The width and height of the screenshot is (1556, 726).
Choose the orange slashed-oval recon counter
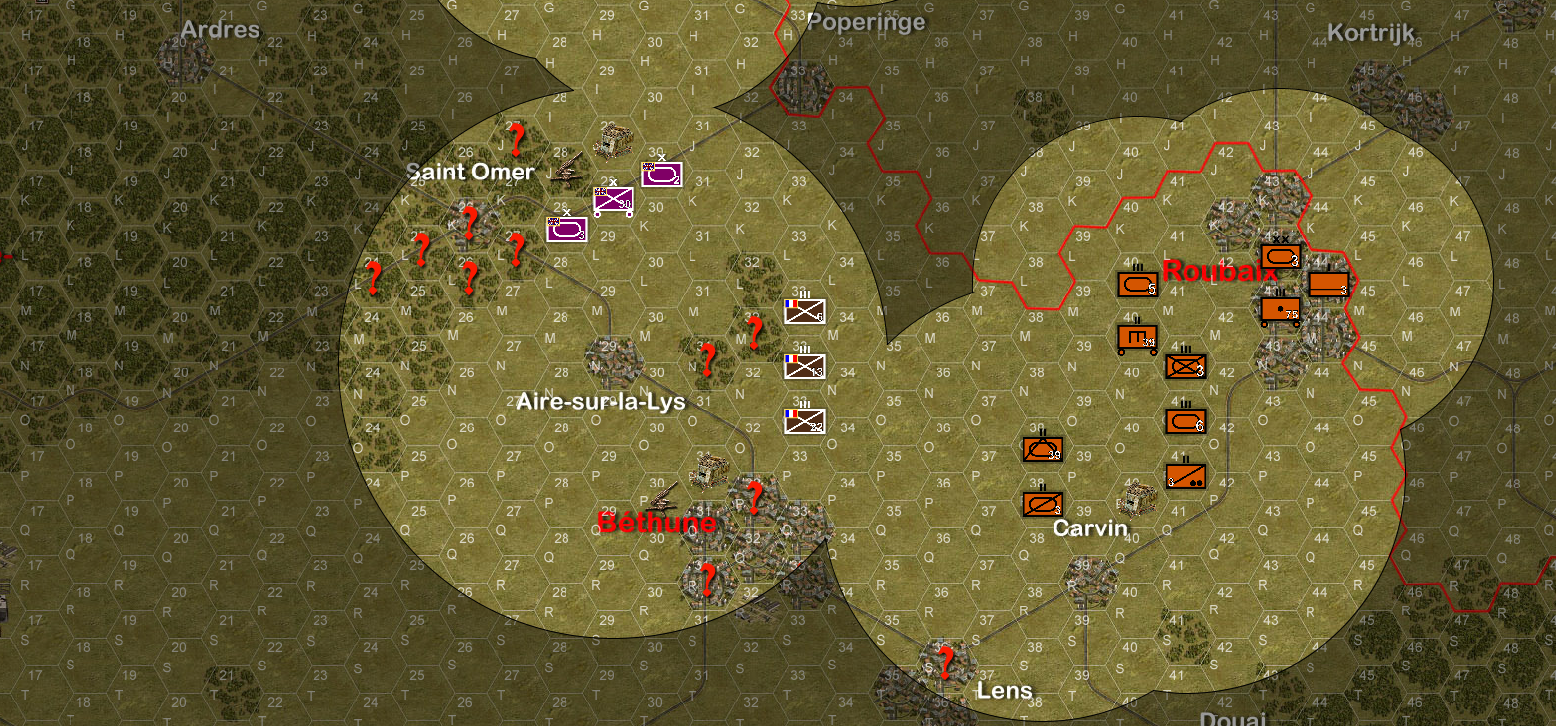(x=1042, y=504)
